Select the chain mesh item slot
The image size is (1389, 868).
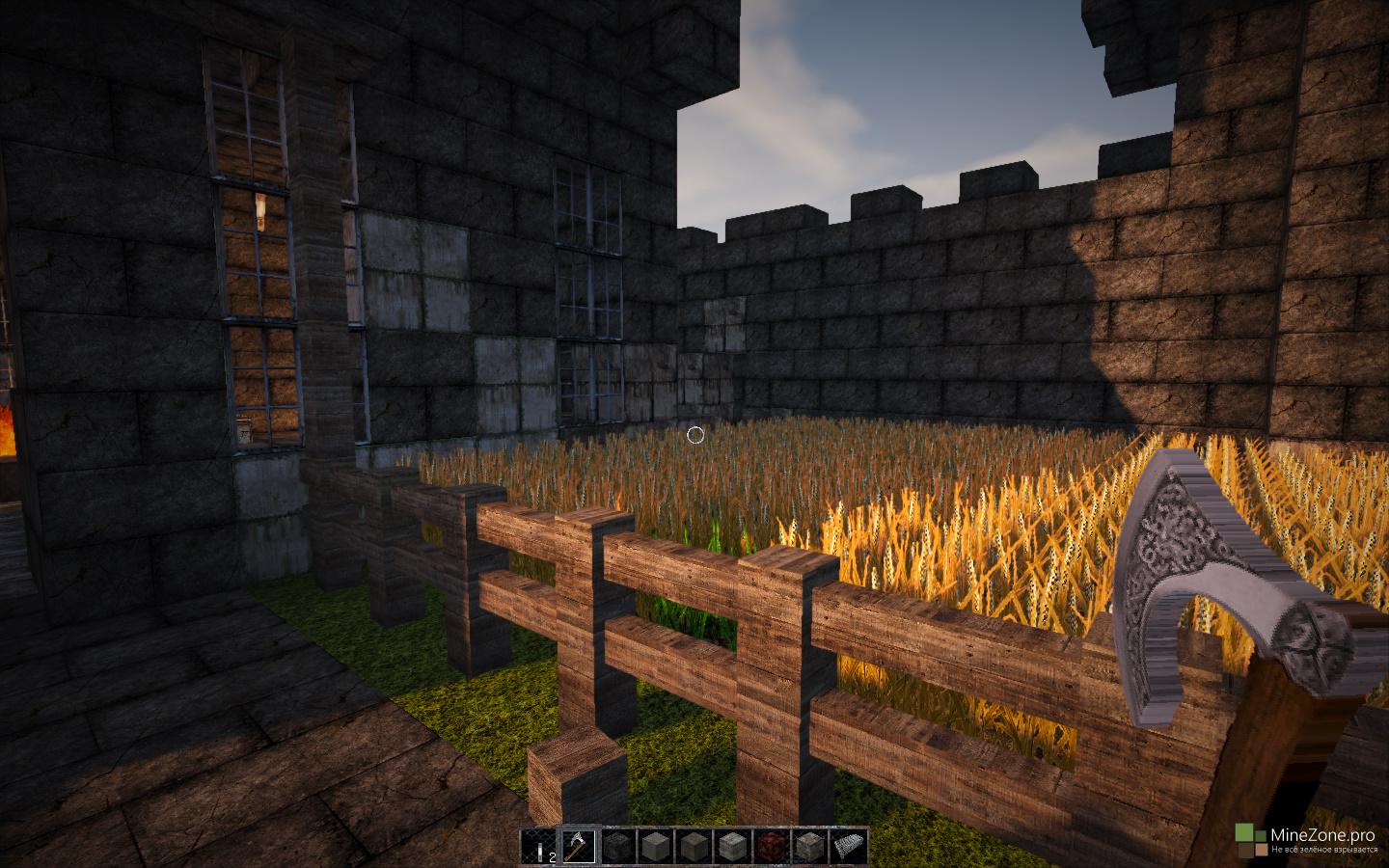pyautogui.click(x=848, y=846)
